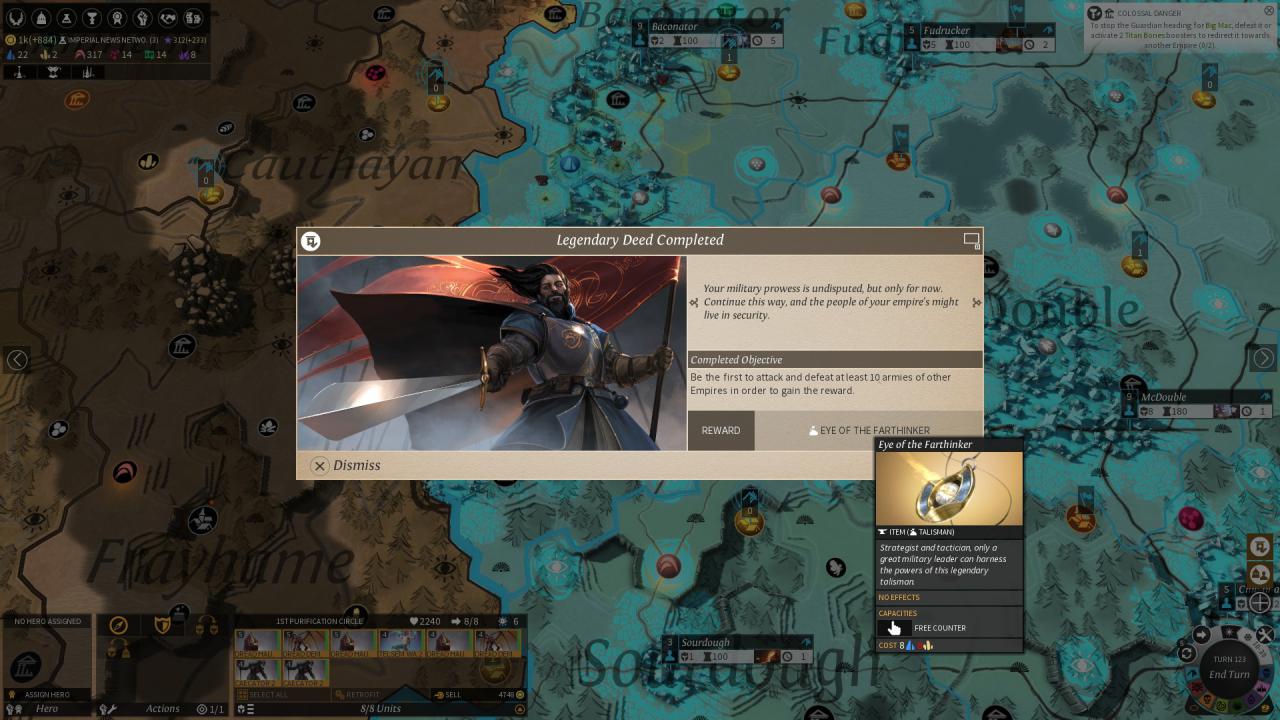Activate the compass explore army action
This screenshot has width=1280, height=720.
pos(119,625)
